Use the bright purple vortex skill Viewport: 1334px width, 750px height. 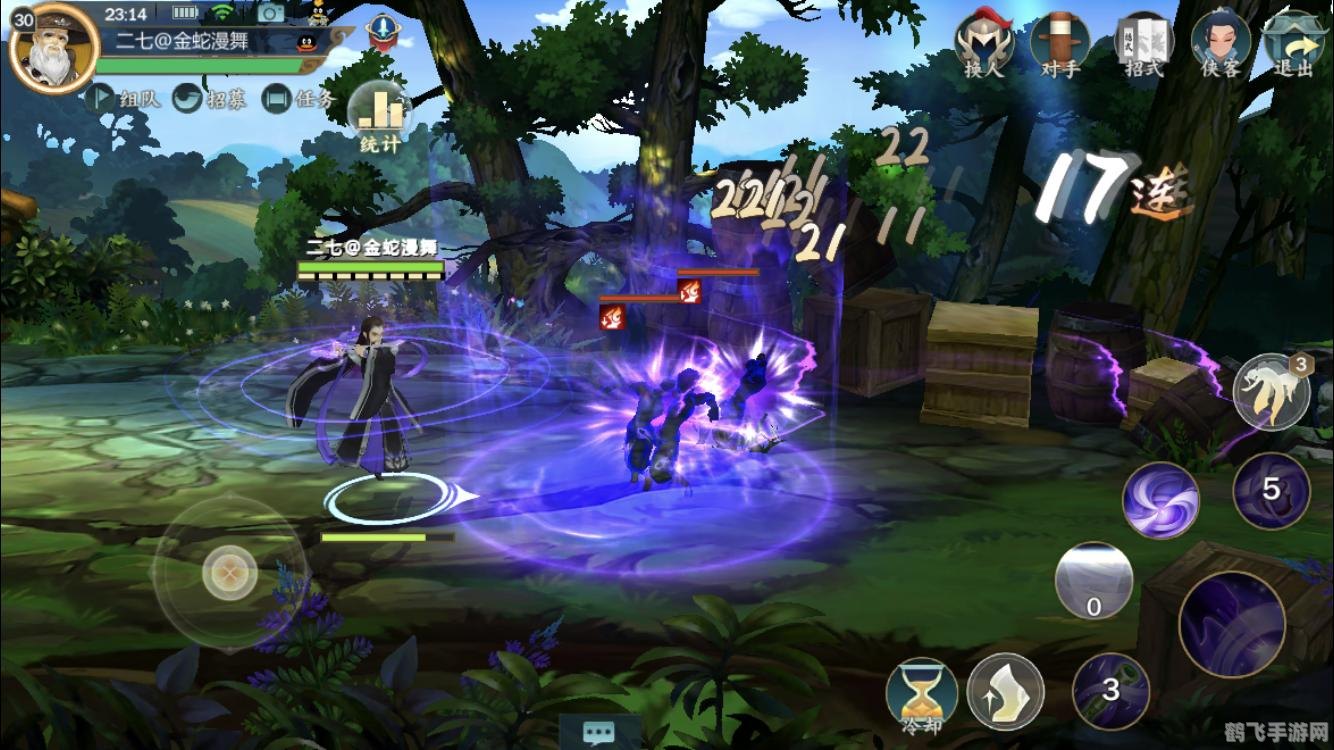[1160, 501]
